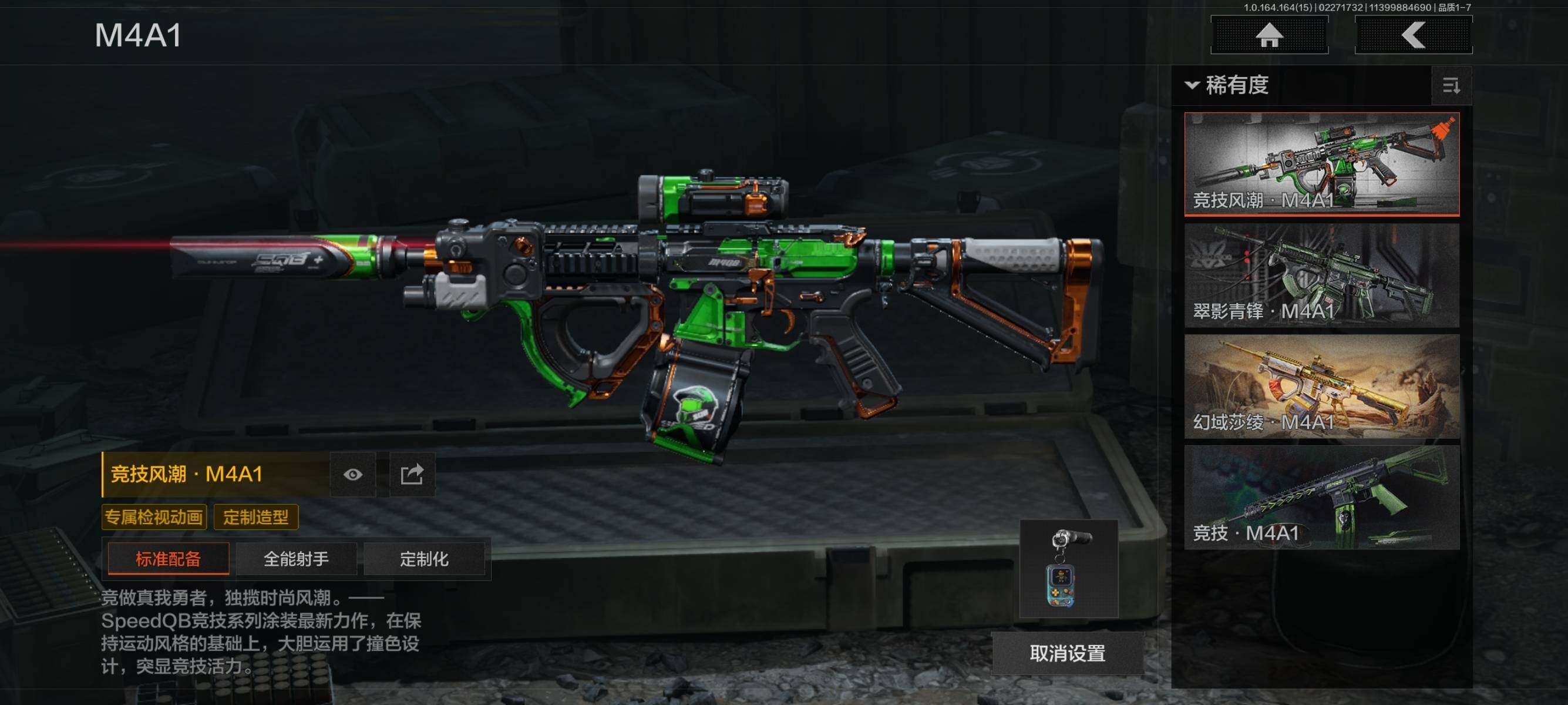Pick the 幻域莎绫 · M4A1 skin
1568x705 pixels.
(1321, 386)
